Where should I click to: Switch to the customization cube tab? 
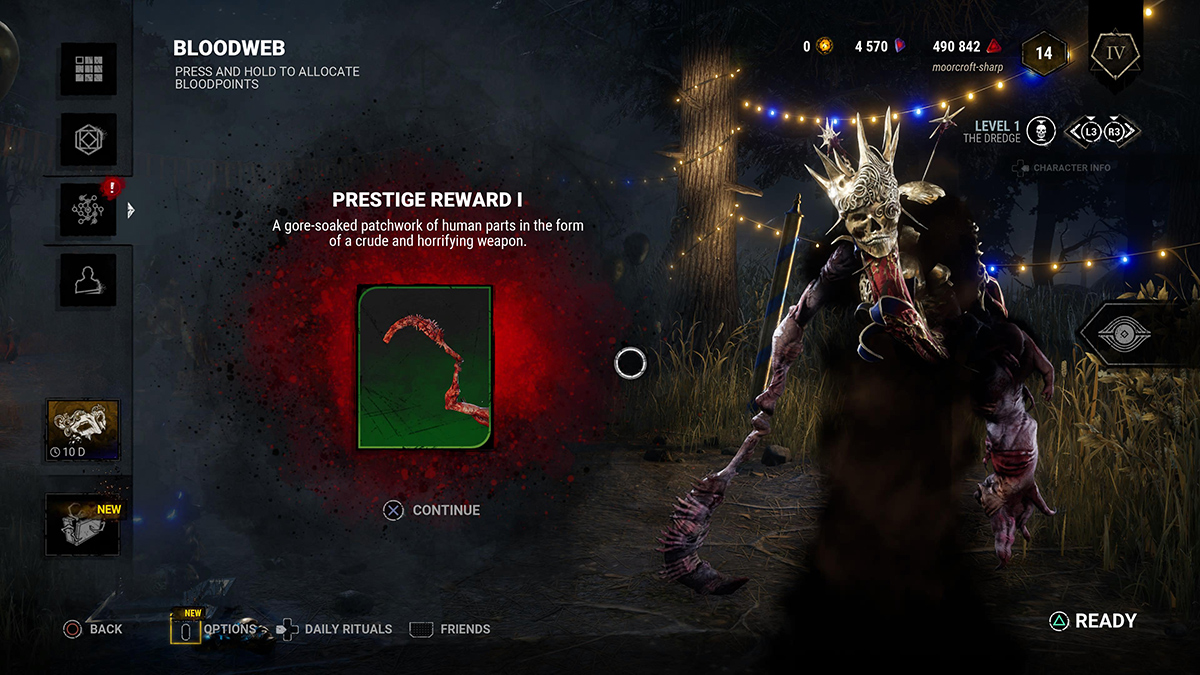(x=88, y=139)
